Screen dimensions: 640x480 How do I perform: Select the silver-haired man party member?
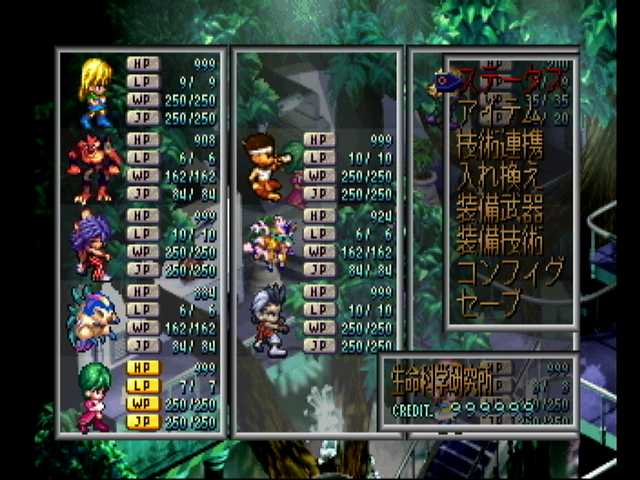tap(268, 320)
